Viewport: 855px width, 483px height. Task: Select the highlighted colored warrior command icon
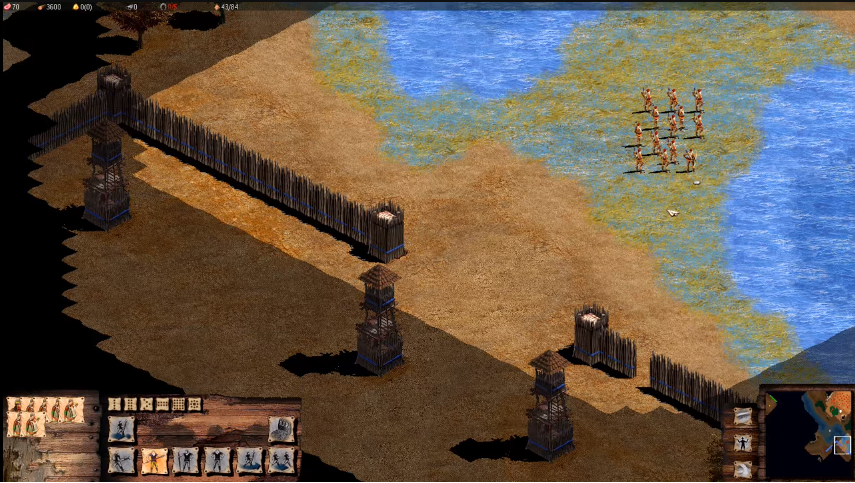[154, 460]
